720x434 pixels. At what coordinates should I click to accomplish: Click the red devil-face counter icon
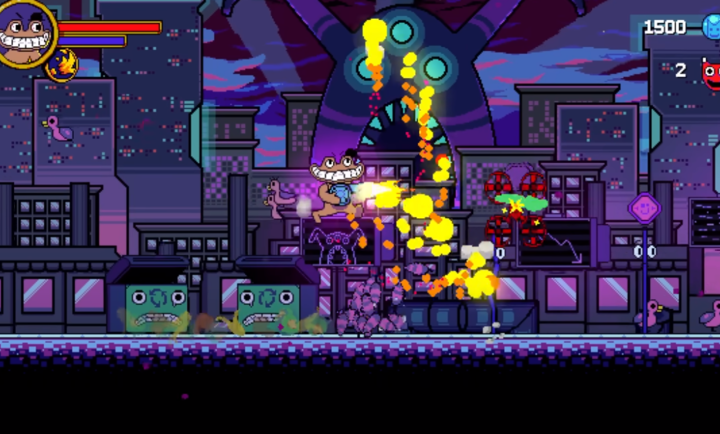click(x=711, y=71)
